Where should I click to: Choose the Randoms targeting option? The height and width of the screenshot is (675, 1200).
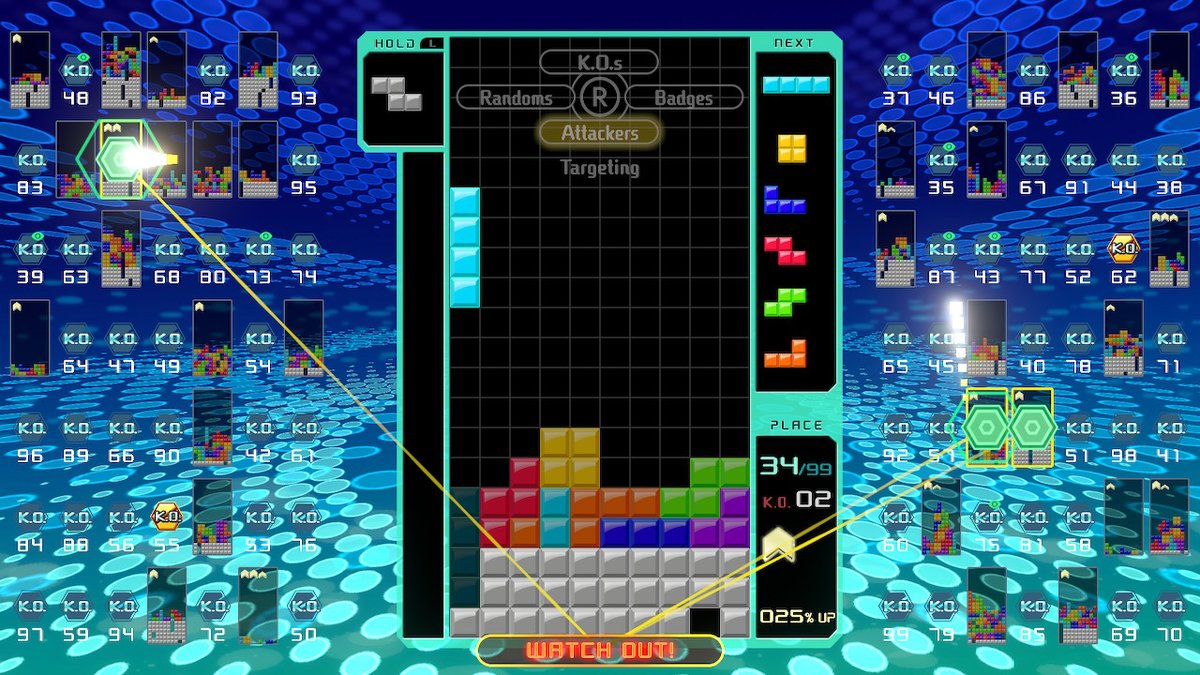[x=516, y=98]
